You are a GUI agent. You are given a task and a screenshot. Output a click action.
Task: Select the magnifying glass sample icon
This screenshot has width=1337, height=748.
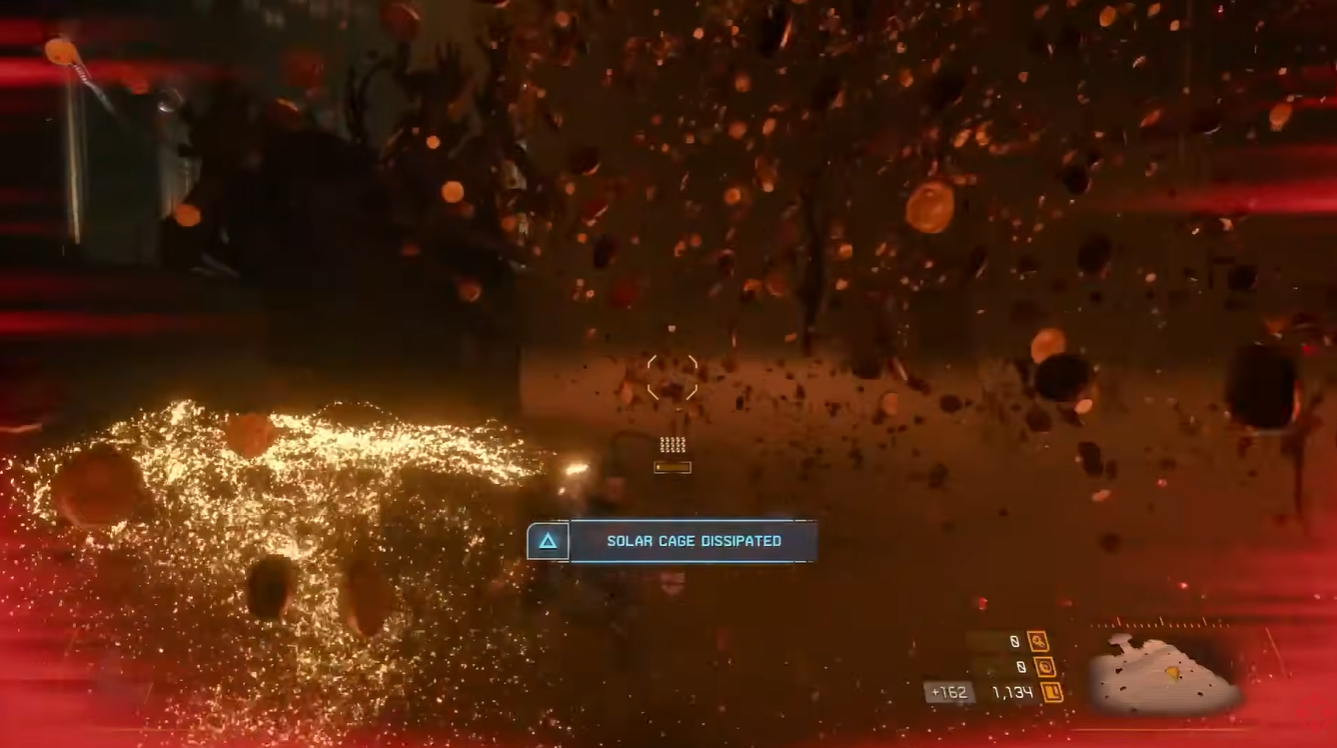pos(1038,641)
